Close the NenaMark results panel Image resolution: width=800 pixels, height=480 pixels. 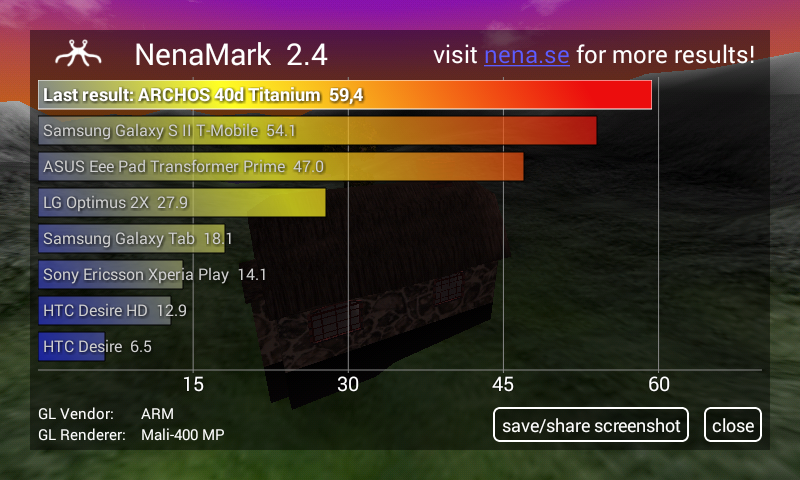pos(733,425)
